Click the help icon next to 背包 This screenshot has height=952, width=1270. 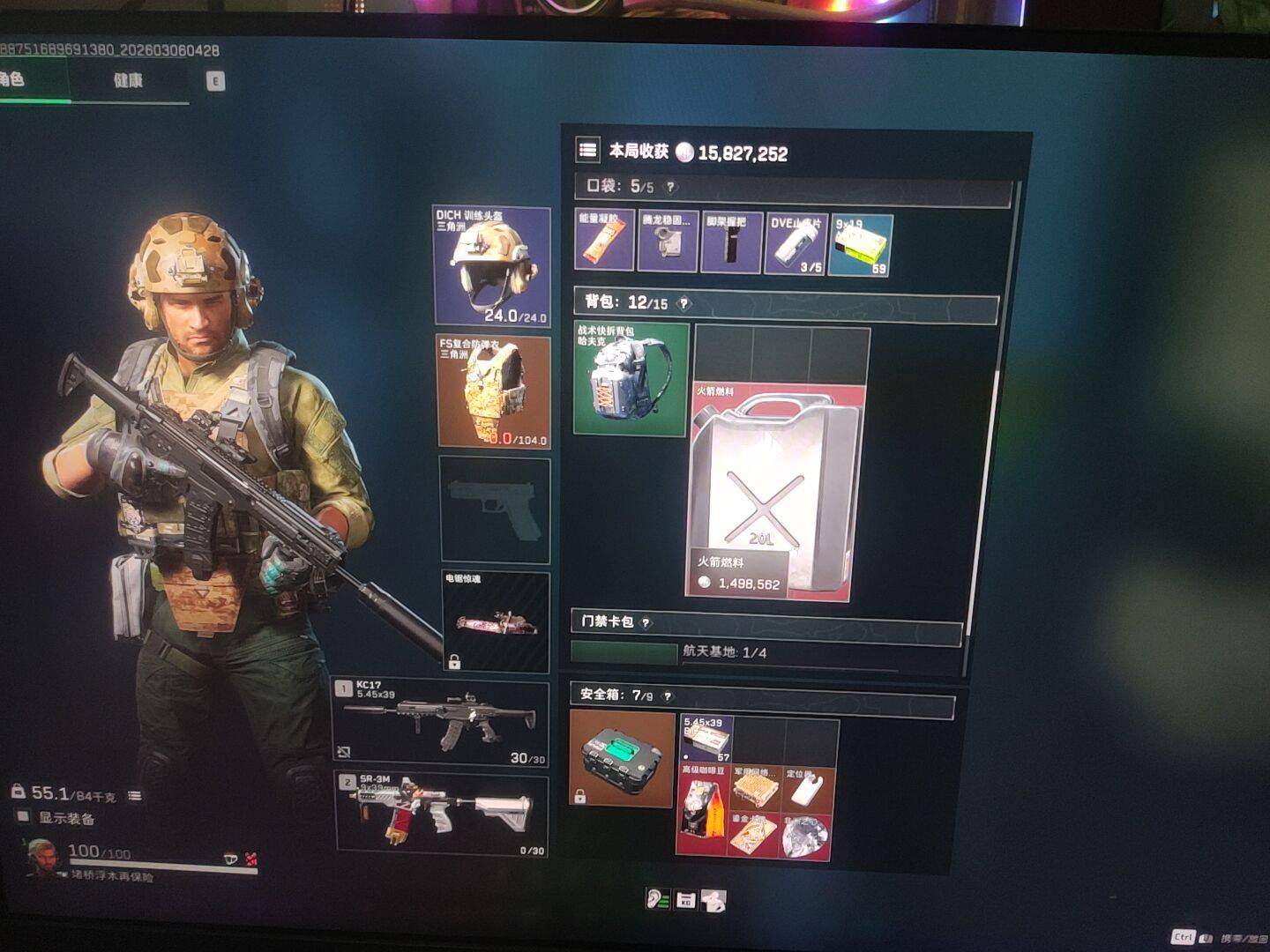(x=684, y=303)
